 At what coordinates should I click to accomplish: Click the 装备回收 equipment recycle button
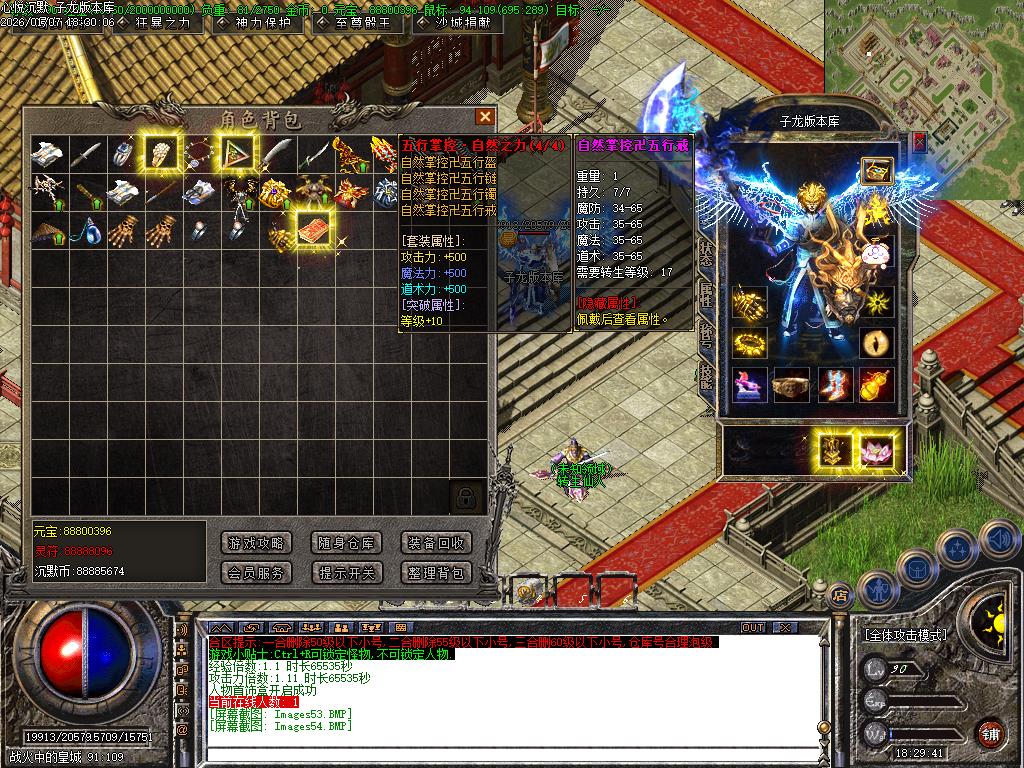435,543
